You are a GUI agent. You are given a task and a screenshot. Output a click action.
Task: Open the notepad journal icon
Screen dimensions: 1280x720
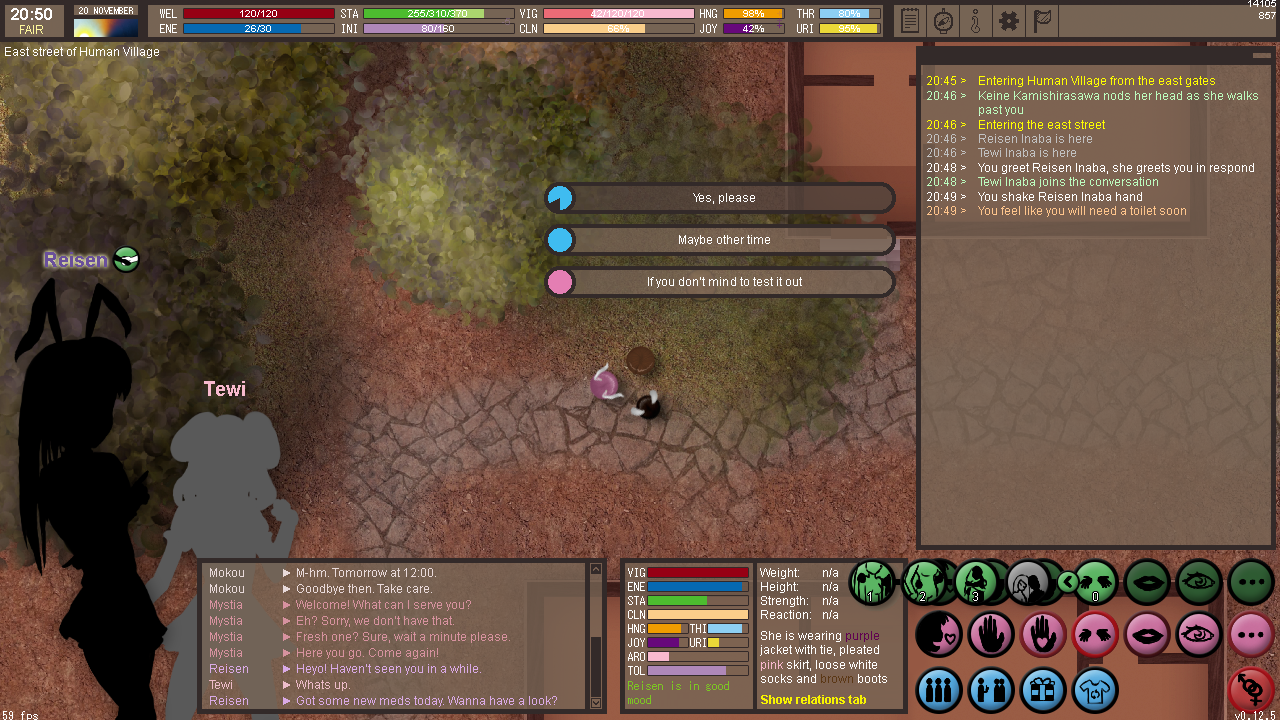909,20
